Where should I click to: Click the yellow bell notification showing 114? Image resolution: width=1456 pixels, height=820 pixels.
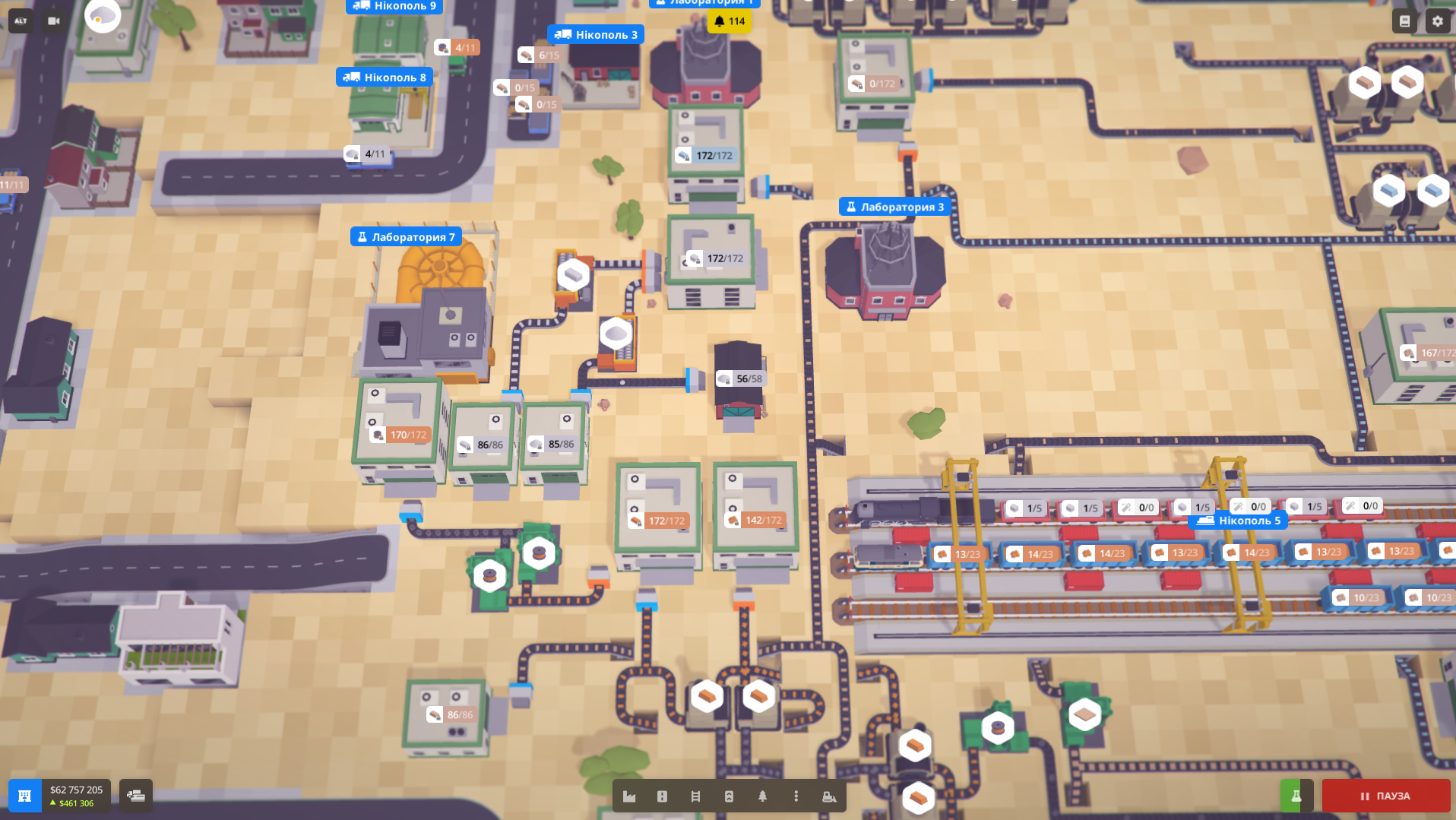(729, 23)
